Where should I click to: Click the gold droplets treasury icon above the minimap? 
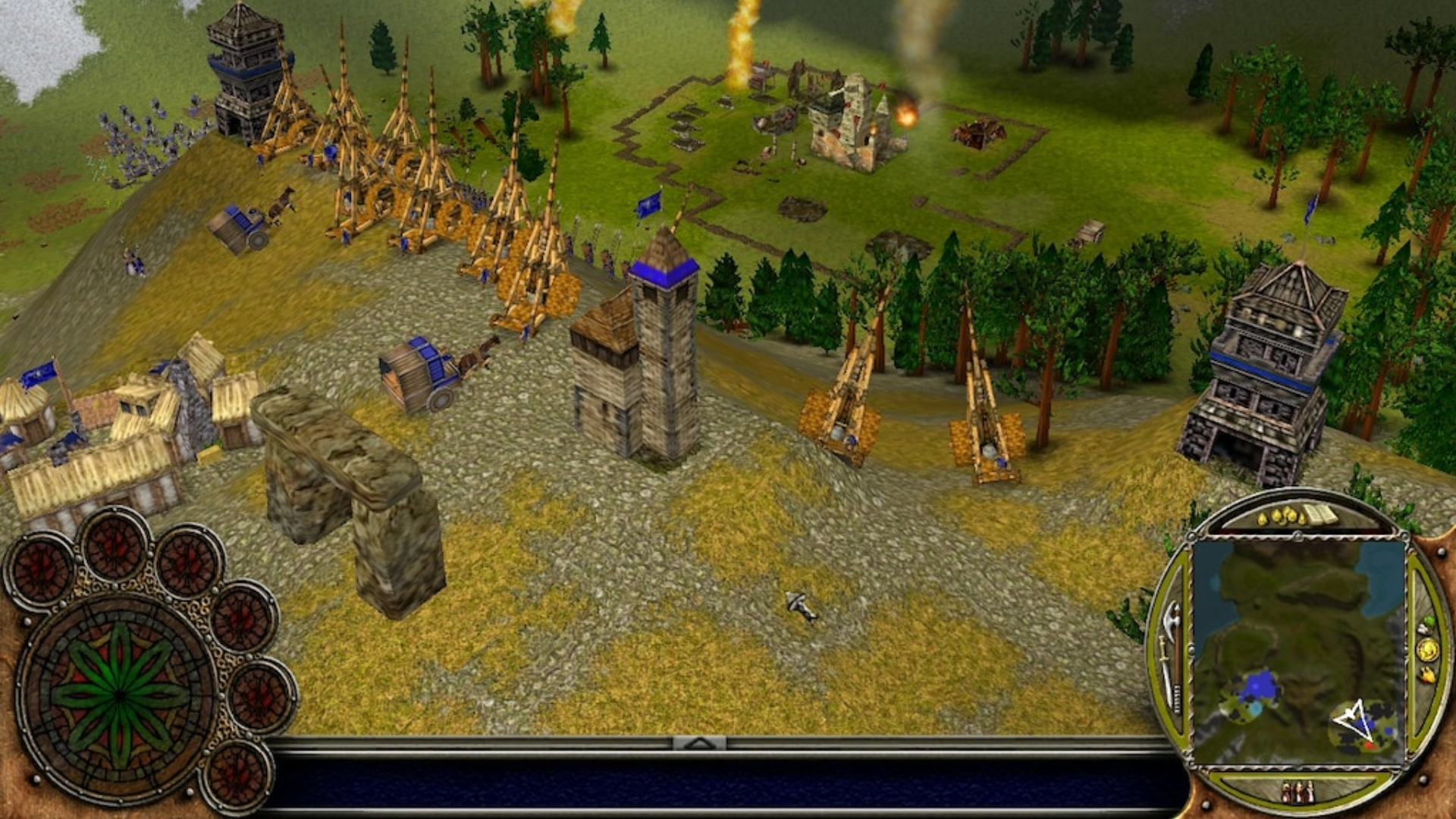(1282, 515)
